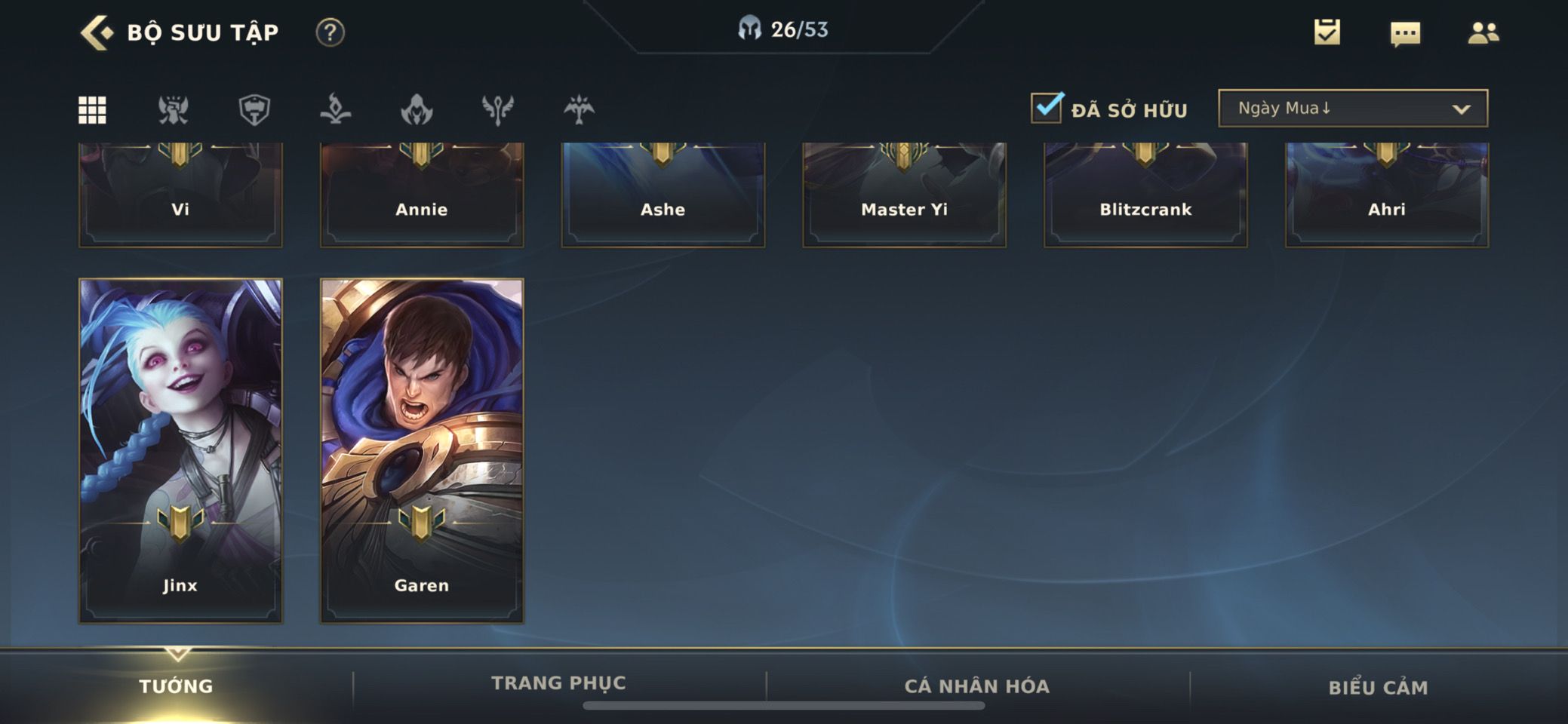Open the friends list icon
The height and width of the screenshot is (724, 1568).
click(x=1483, y=32)
